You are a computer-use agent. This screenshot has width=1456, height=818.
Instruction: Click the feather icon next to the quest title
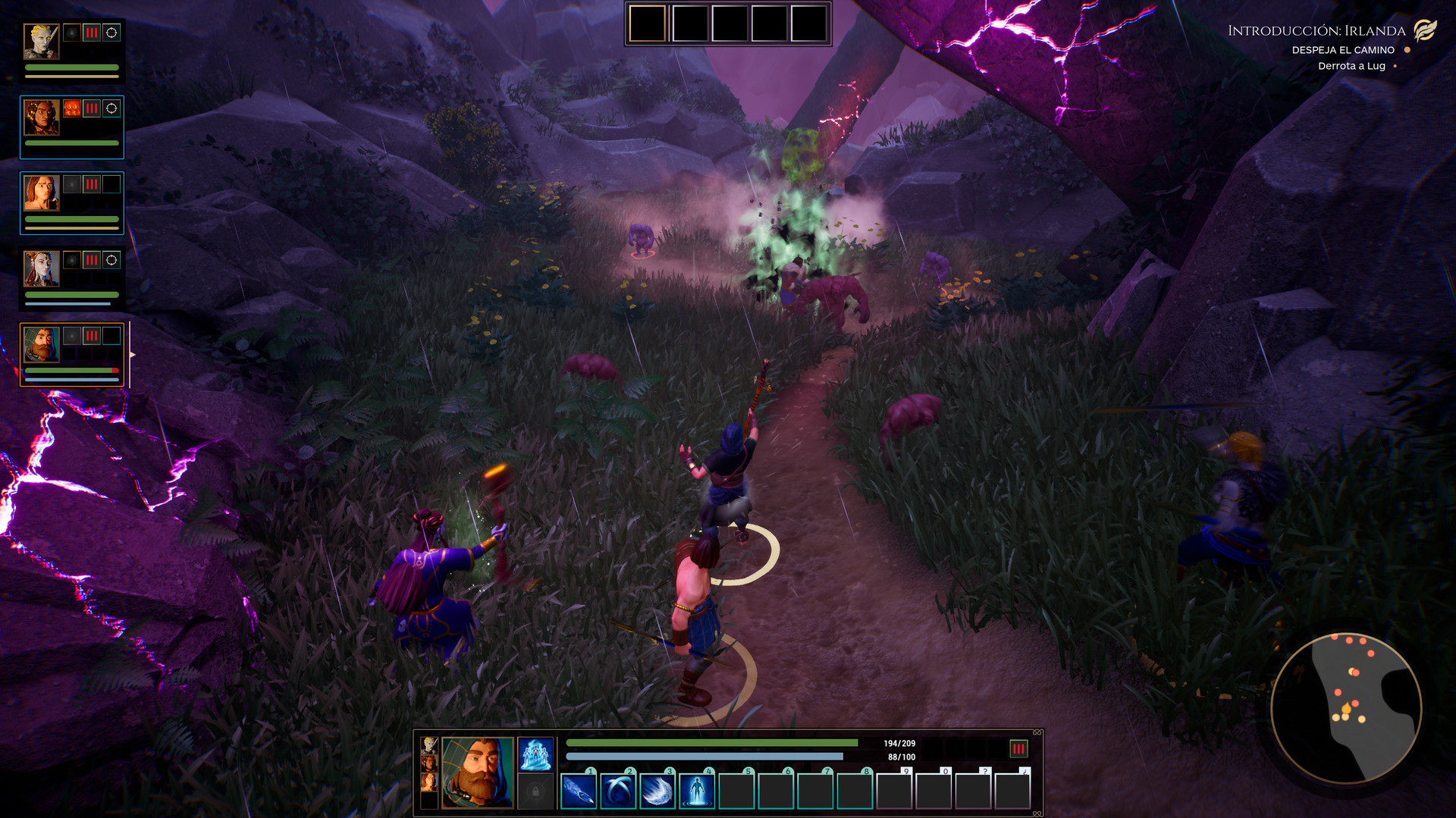1426,31
